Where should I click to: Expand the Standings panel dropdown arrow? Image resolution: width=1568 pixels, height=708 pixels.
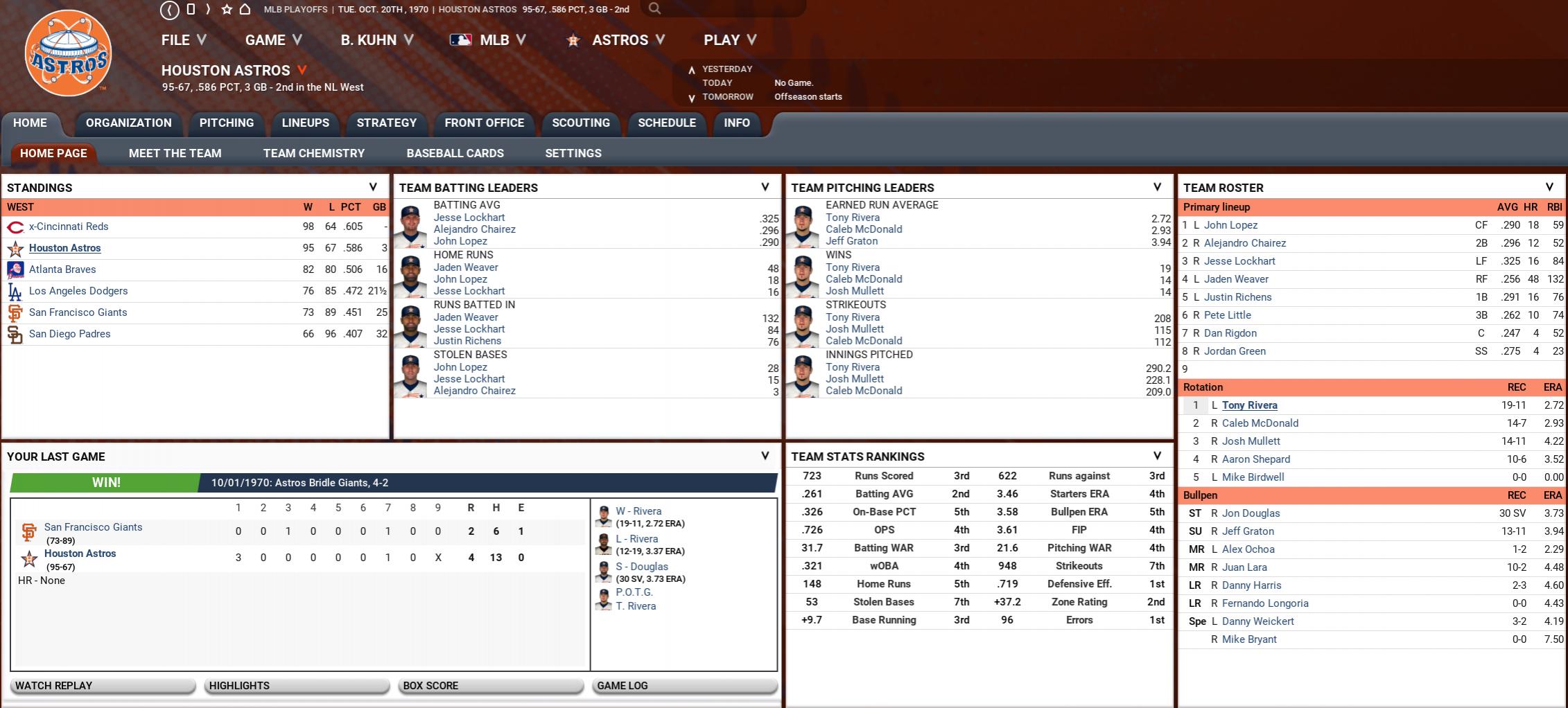click(373, 187)
